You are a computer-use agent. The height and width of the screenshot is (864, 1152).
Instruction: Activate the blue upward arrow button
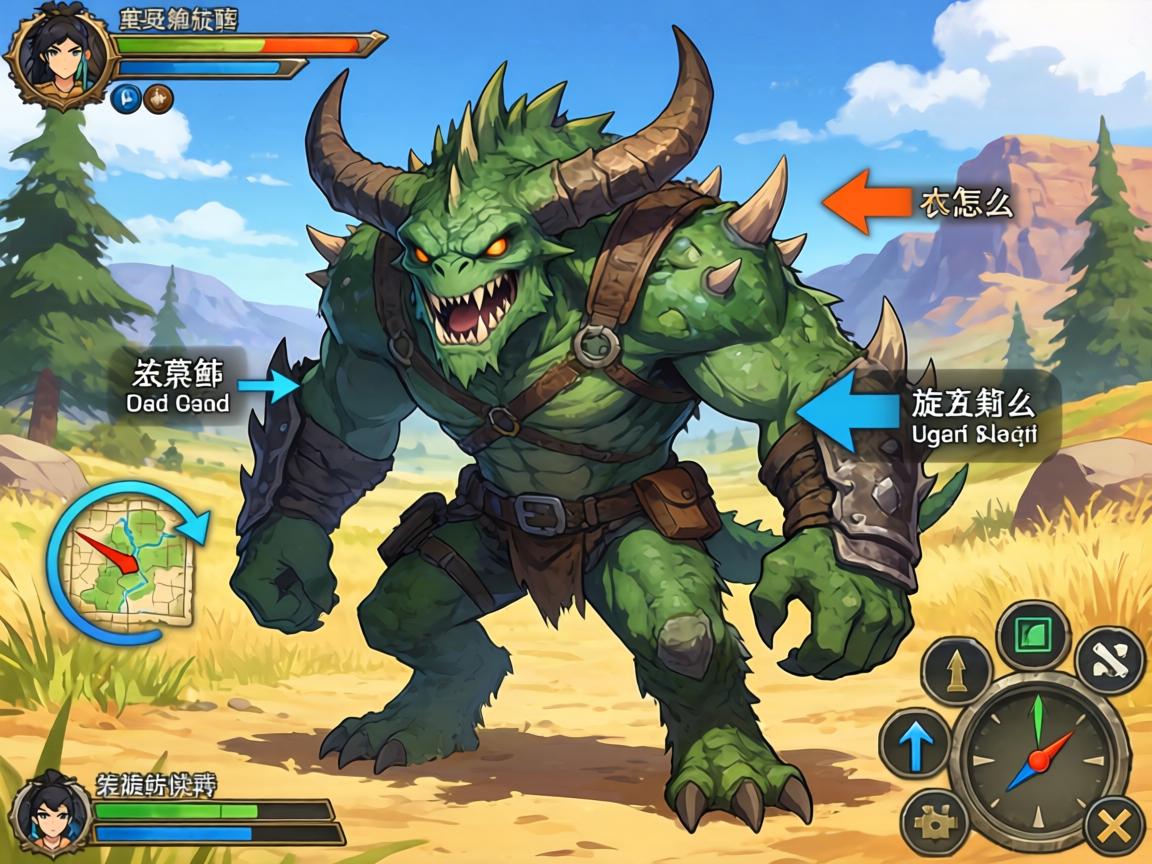coord(915,743)
